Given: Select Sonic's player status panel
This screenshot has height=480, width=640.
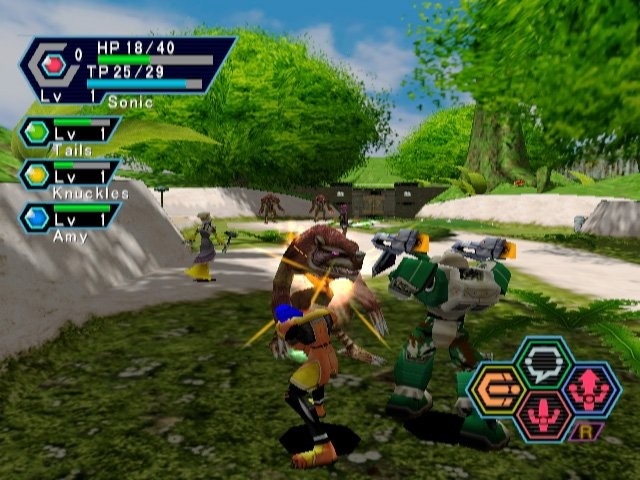Looking at the screenshot, I should click(x=128, y=69).
